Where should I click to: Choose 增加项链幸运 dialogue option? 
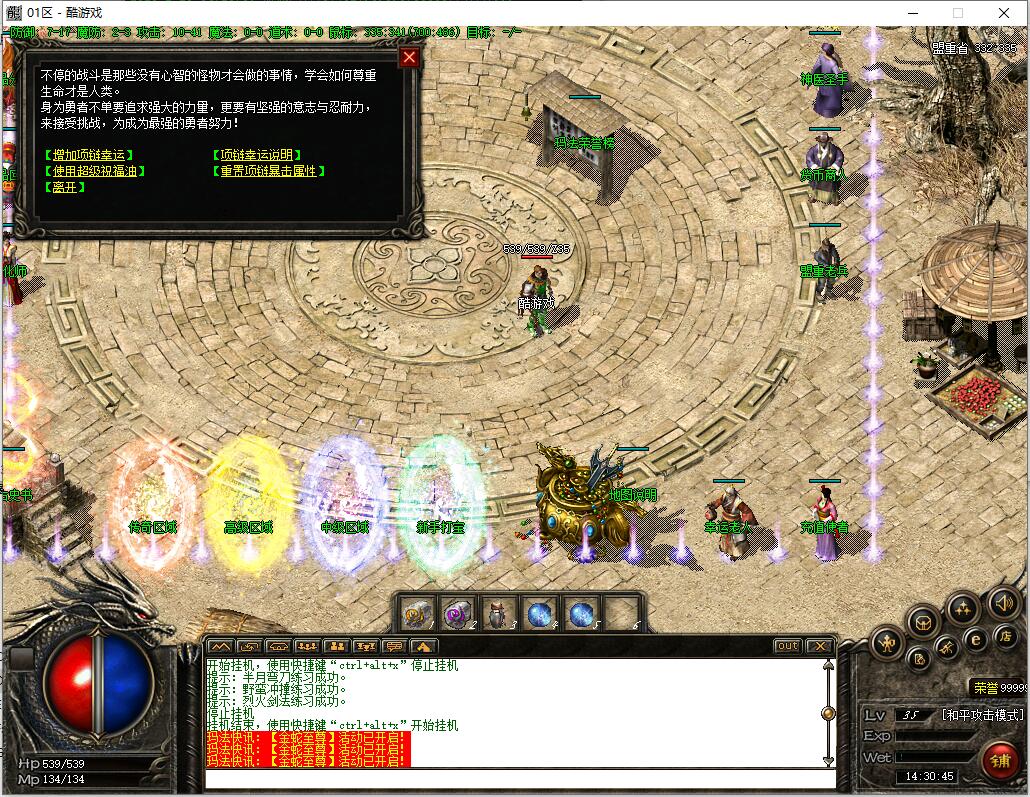tap(89, 155)
